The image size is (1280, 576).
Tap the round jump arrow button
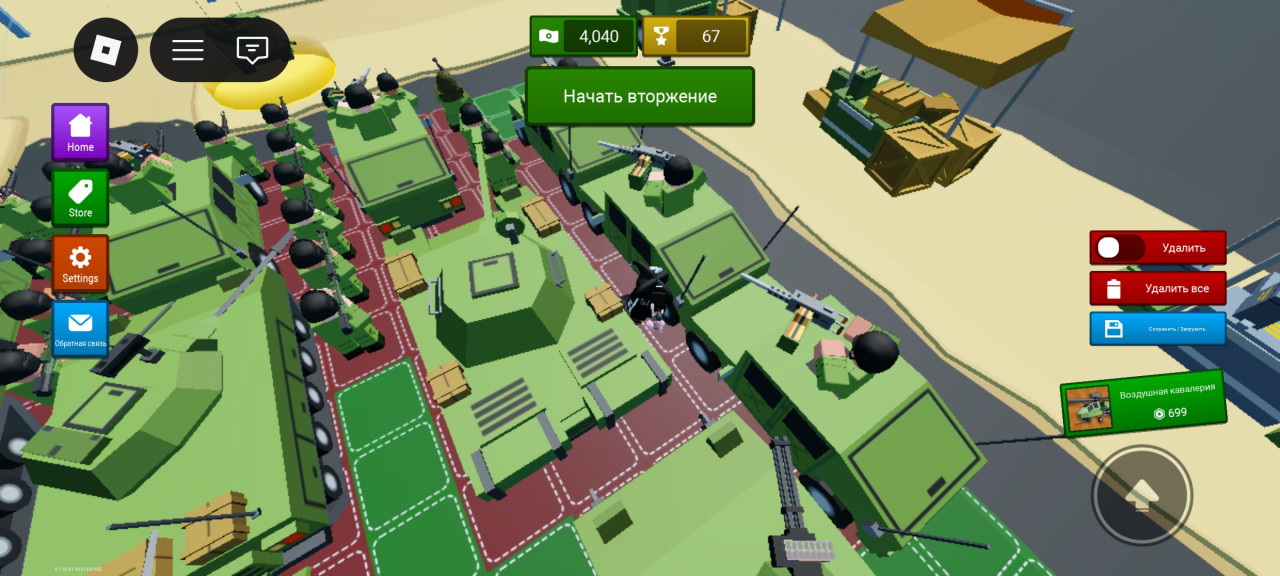[x=1141, y=494]
